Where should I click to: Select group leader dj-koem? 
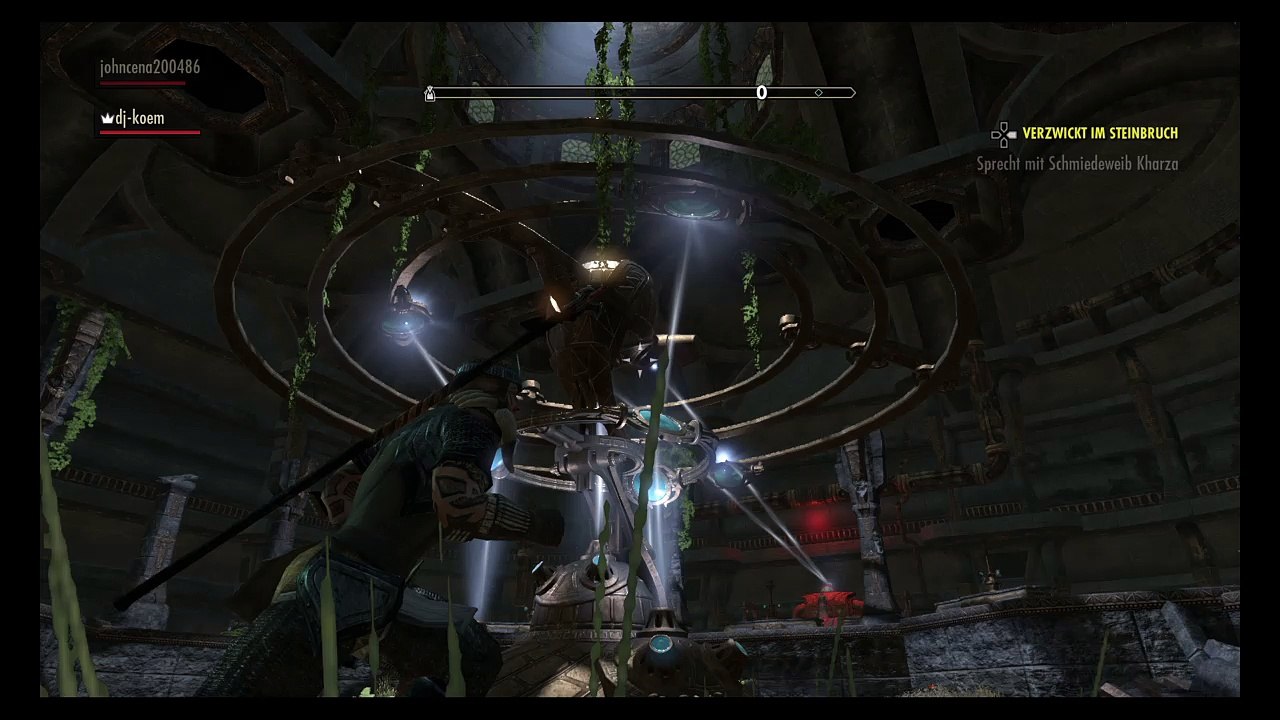pyautogui.click(x=138, y=118)
